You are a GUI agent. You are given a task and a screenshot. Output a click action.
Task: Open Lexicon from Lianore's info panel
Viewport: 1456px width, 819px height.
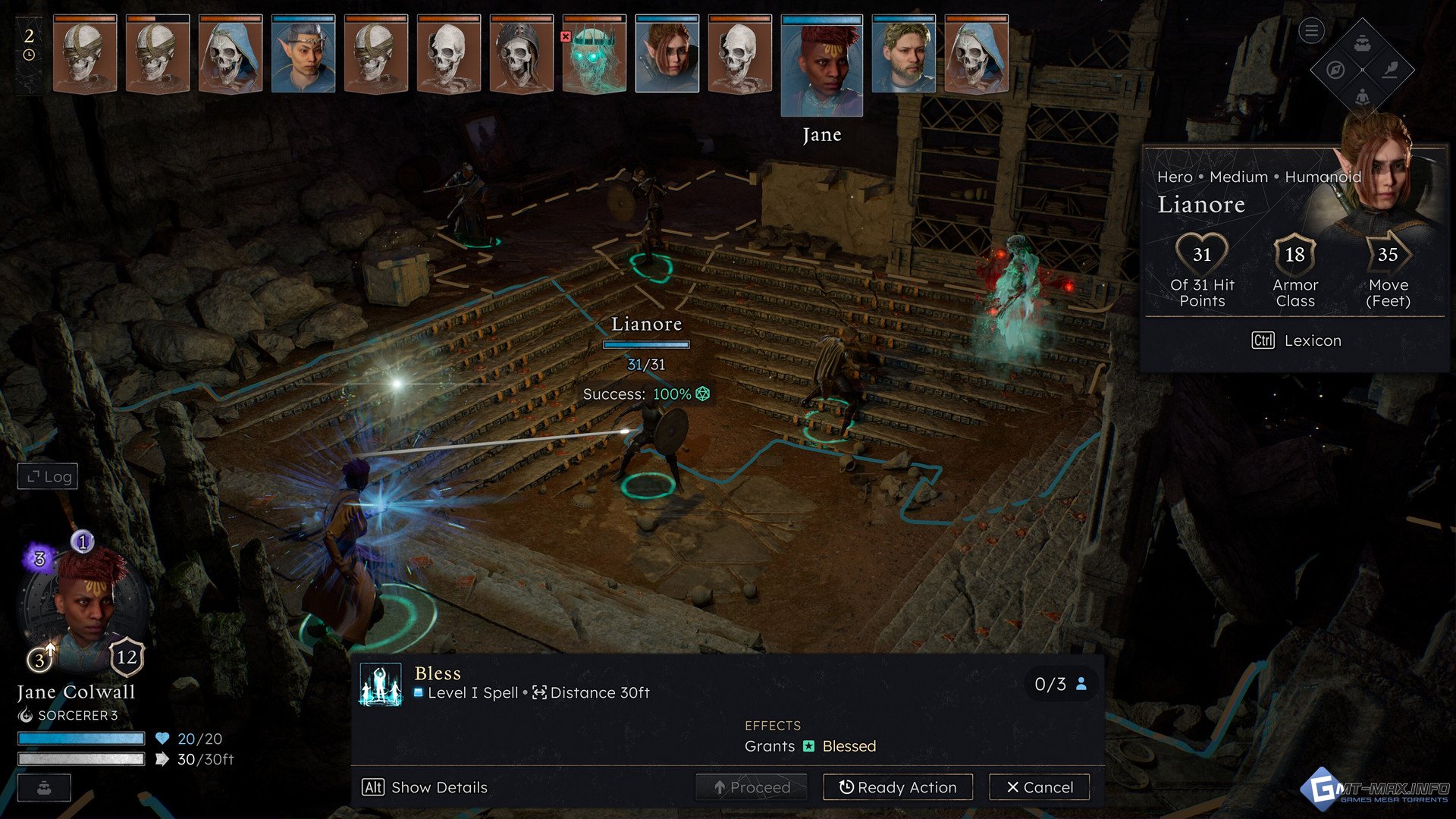pyautogui.click(x=1296, y=340)
